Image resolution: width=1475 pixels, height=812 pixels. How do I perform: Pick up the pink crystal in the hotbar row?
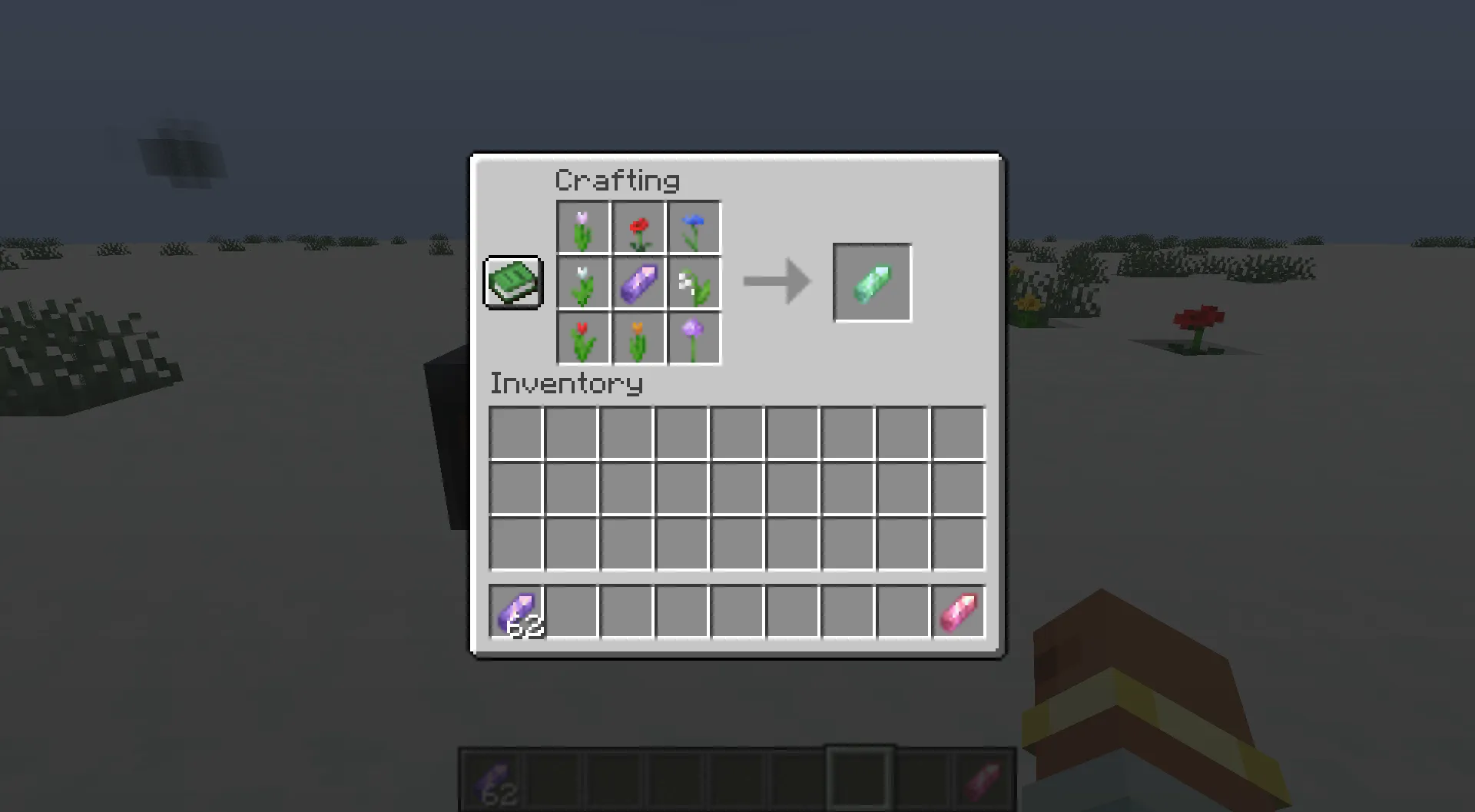[959, 611]
